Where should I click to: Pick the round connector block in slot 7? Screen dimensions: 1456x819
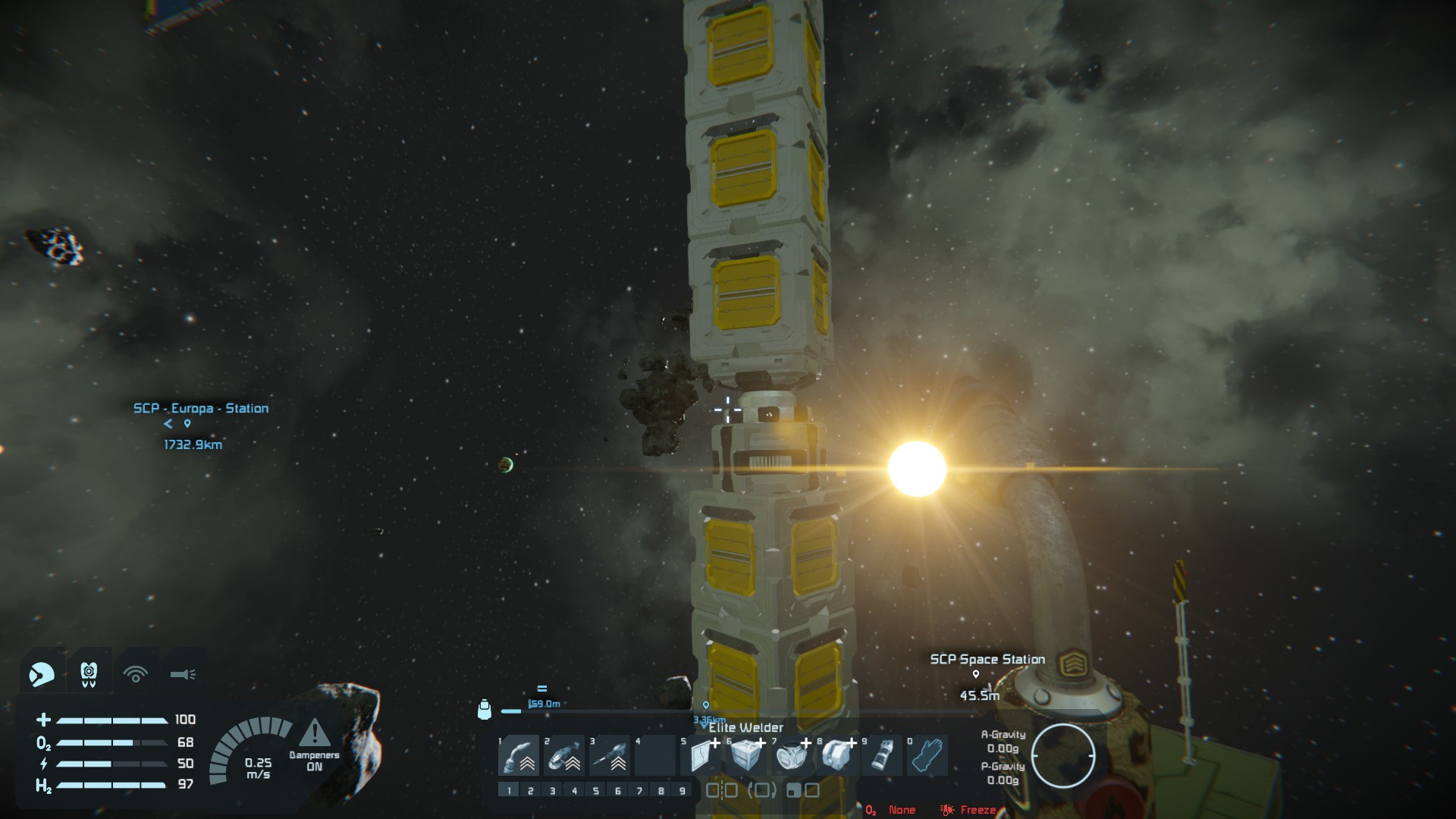[x=792, y=755]
